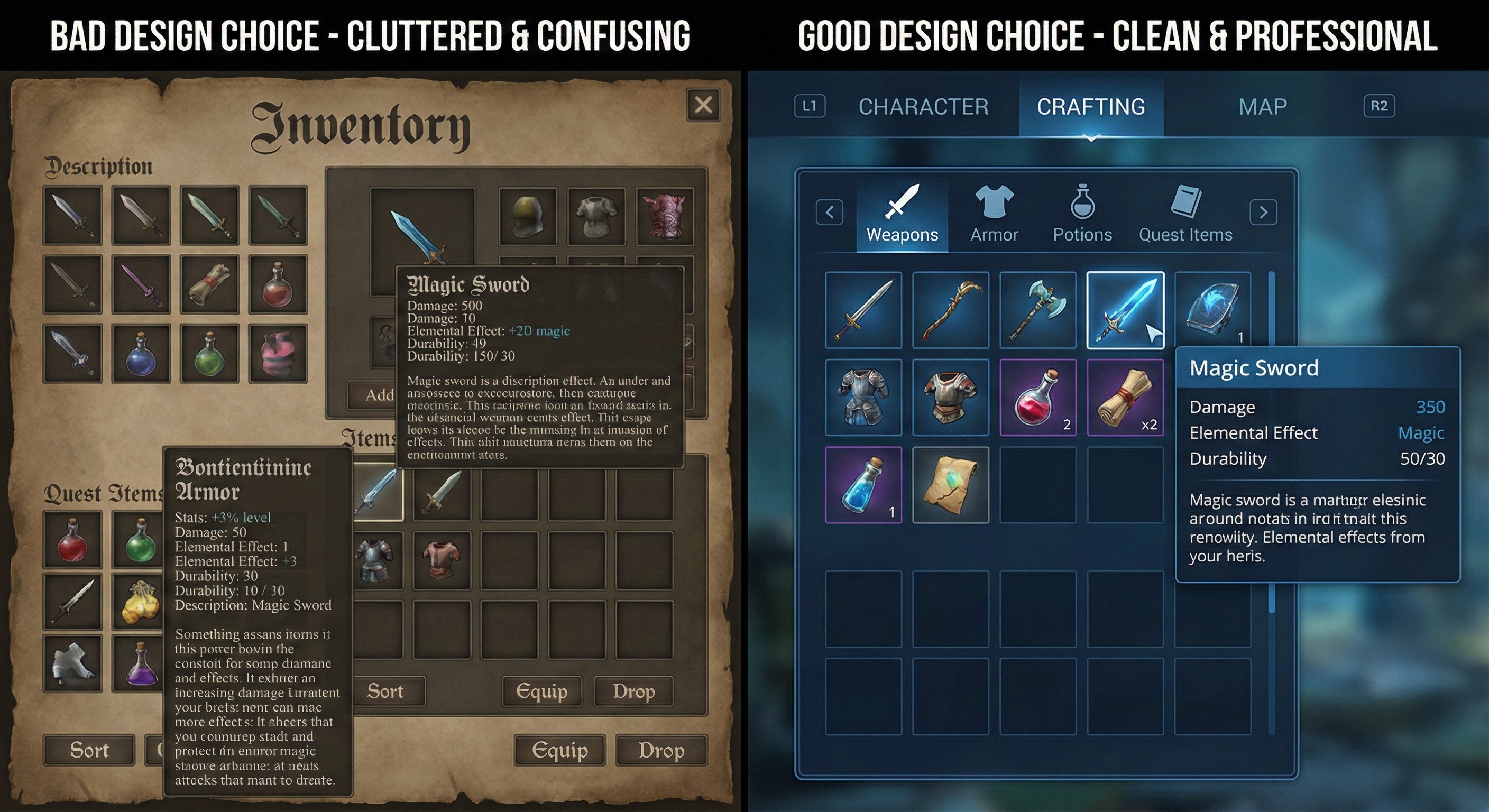Screen dimensions: 1489x812
Task: Select the plate armor recipe icon
Action: (x=863, y=397)
